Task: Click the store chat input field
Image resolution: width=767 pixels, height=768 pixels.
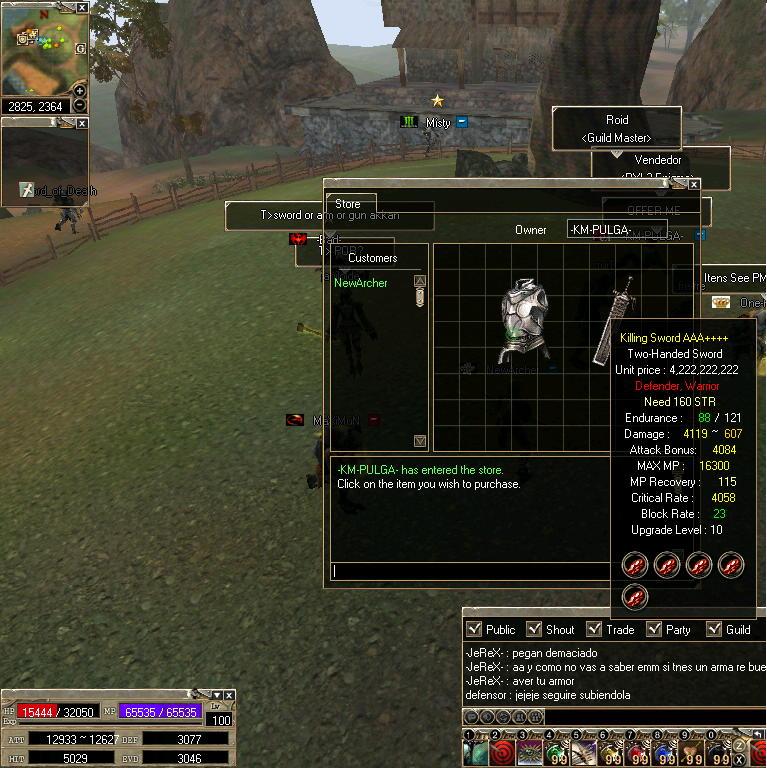Action: coord(470,571)
